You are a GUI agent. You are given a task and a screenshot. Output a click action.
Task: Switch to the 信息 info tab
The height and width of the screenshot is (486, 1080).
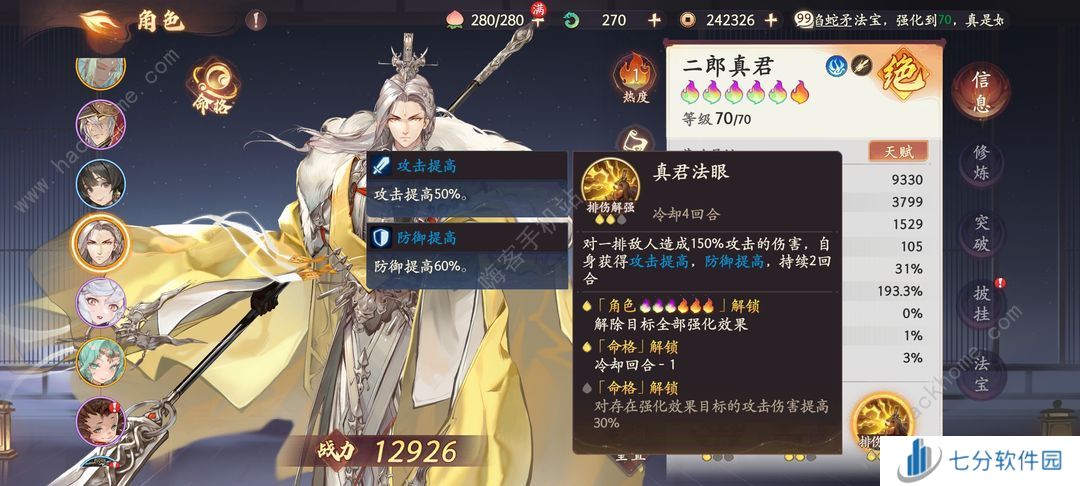coord(985,94)
